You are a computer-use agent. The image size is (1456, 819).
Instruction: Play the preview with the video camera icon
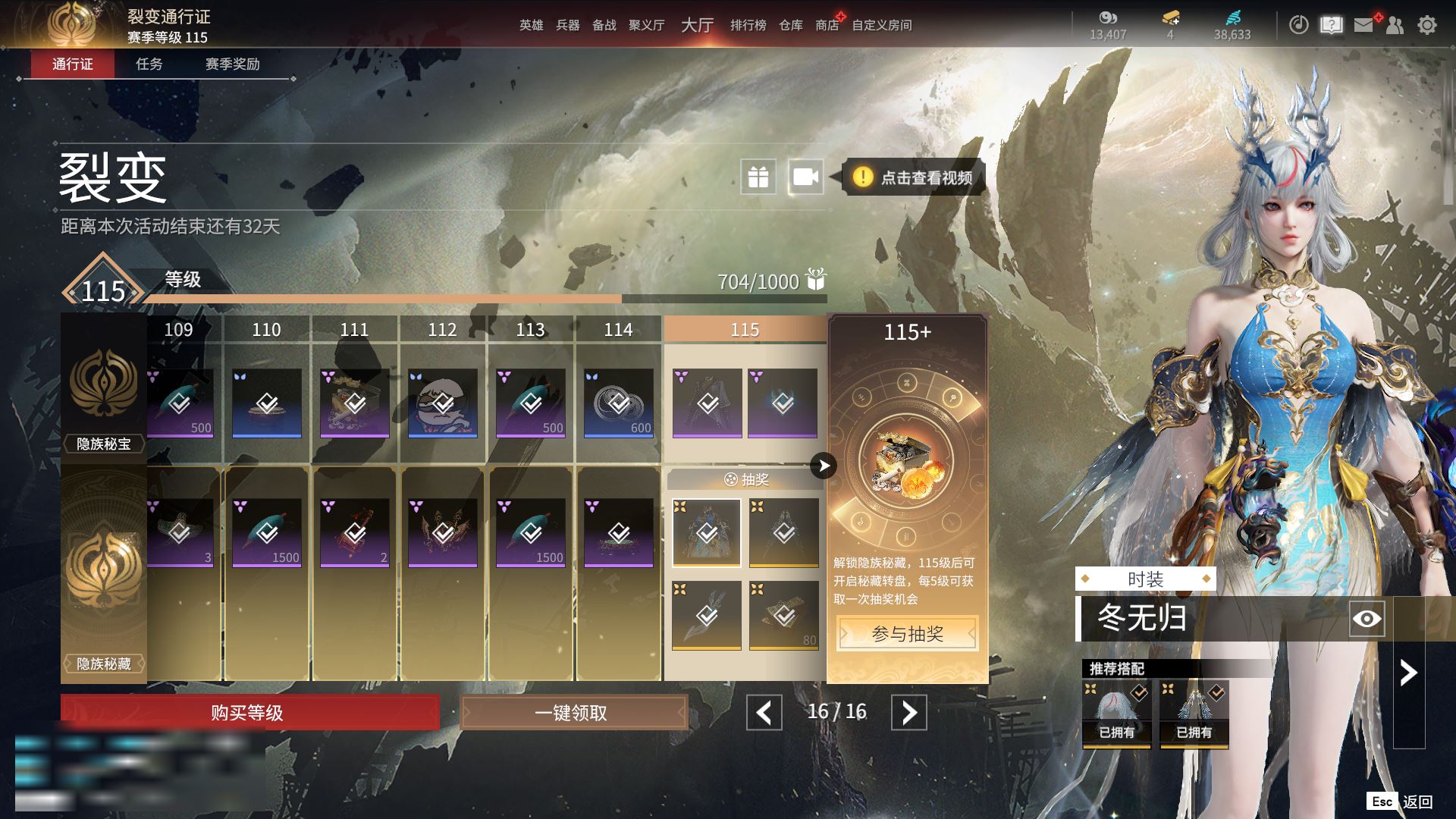click(x=805, y=177)
